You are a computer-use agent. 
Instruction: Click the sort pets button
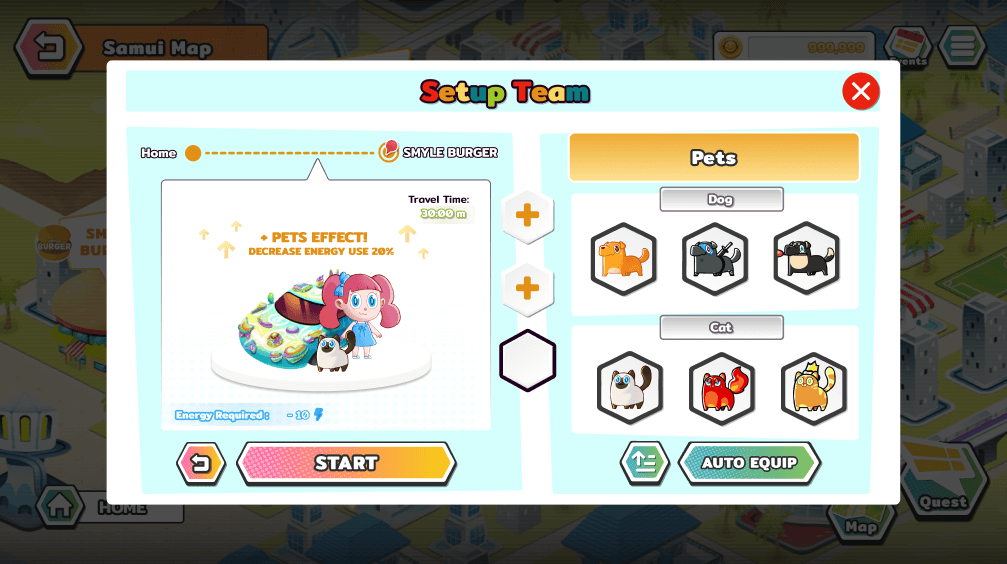(x=644, y=463)
